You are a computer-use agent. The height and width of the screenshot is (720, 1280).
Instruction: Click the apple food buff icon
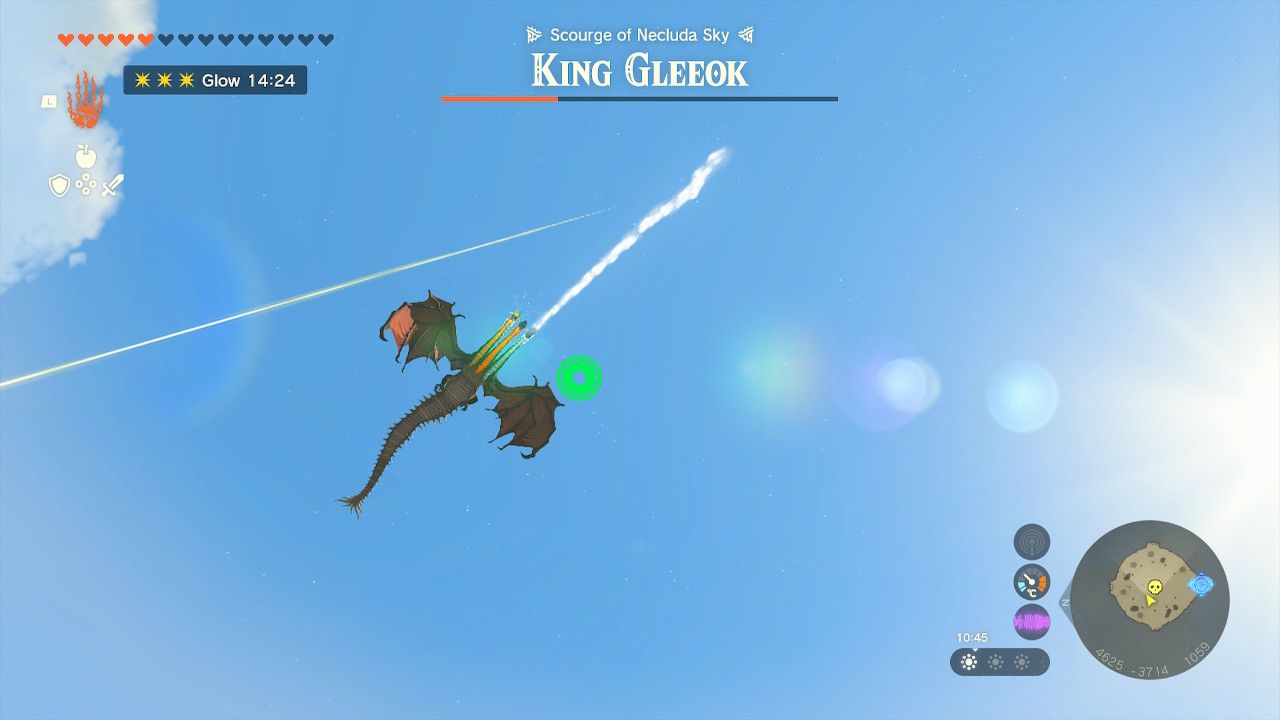(85, 156)
